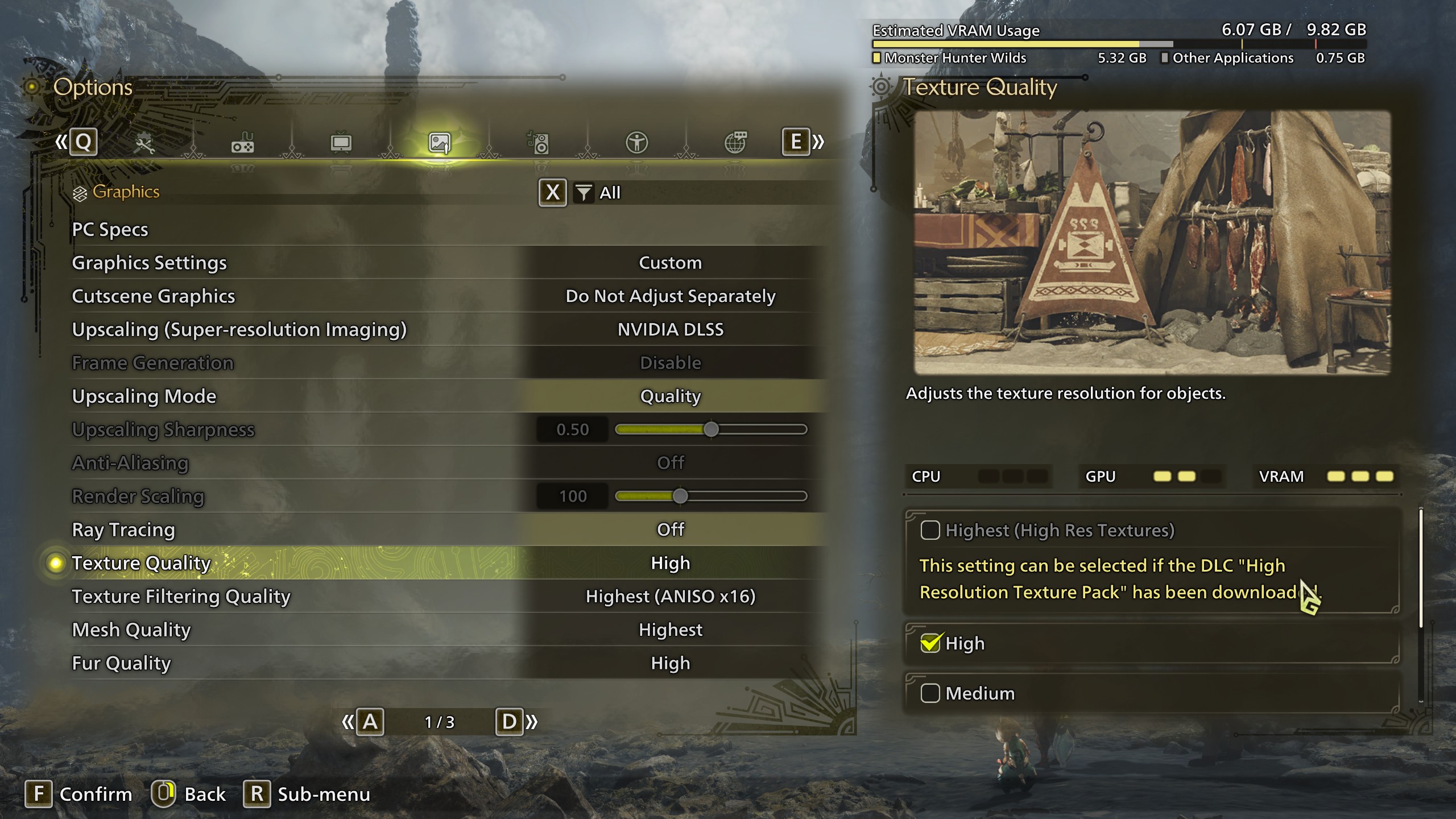Select the Cutscene Graphics option

(670, 296)
